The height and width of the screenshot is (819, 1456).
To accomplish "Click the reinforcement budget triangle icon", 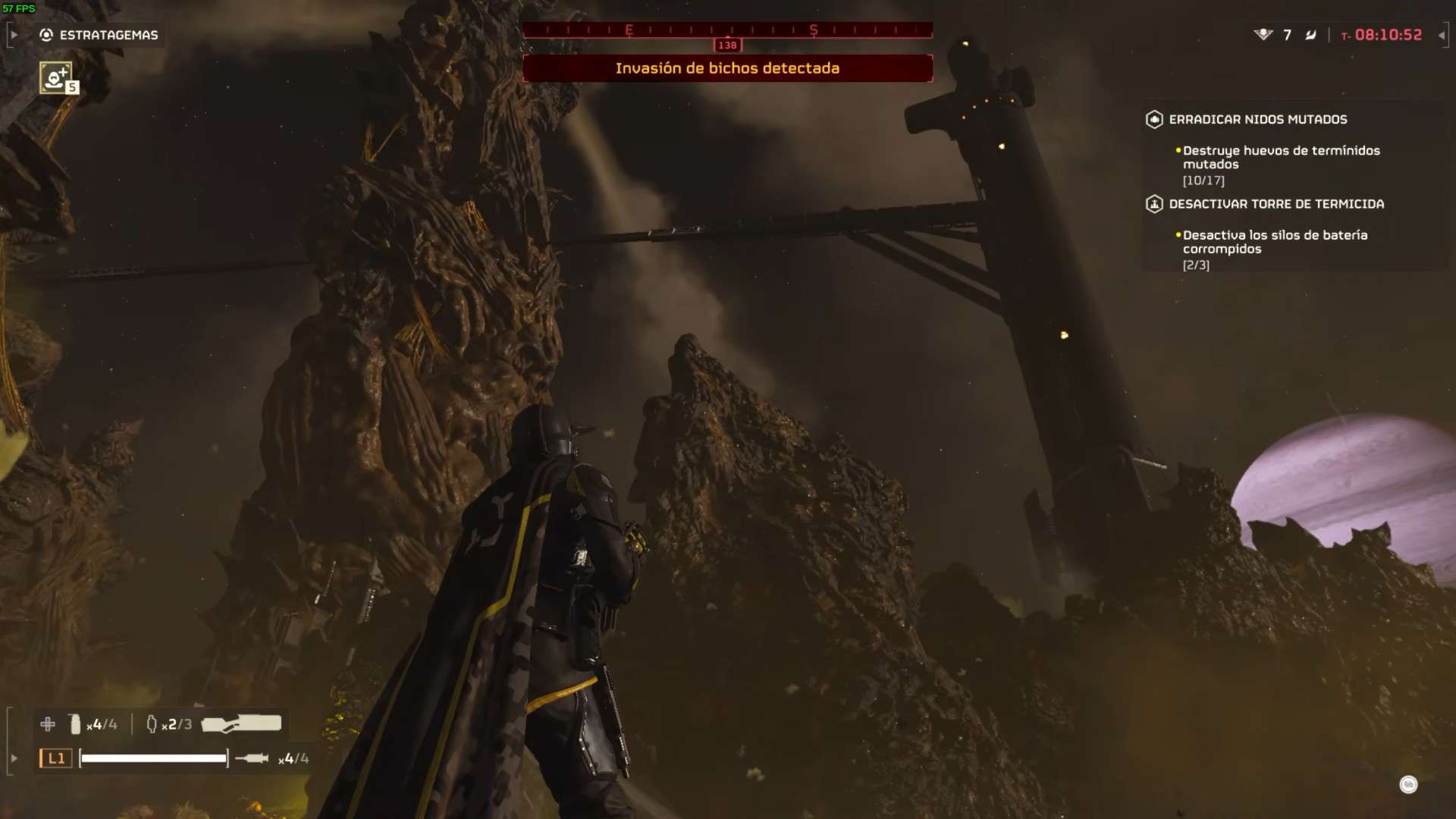I will 1262,35.
